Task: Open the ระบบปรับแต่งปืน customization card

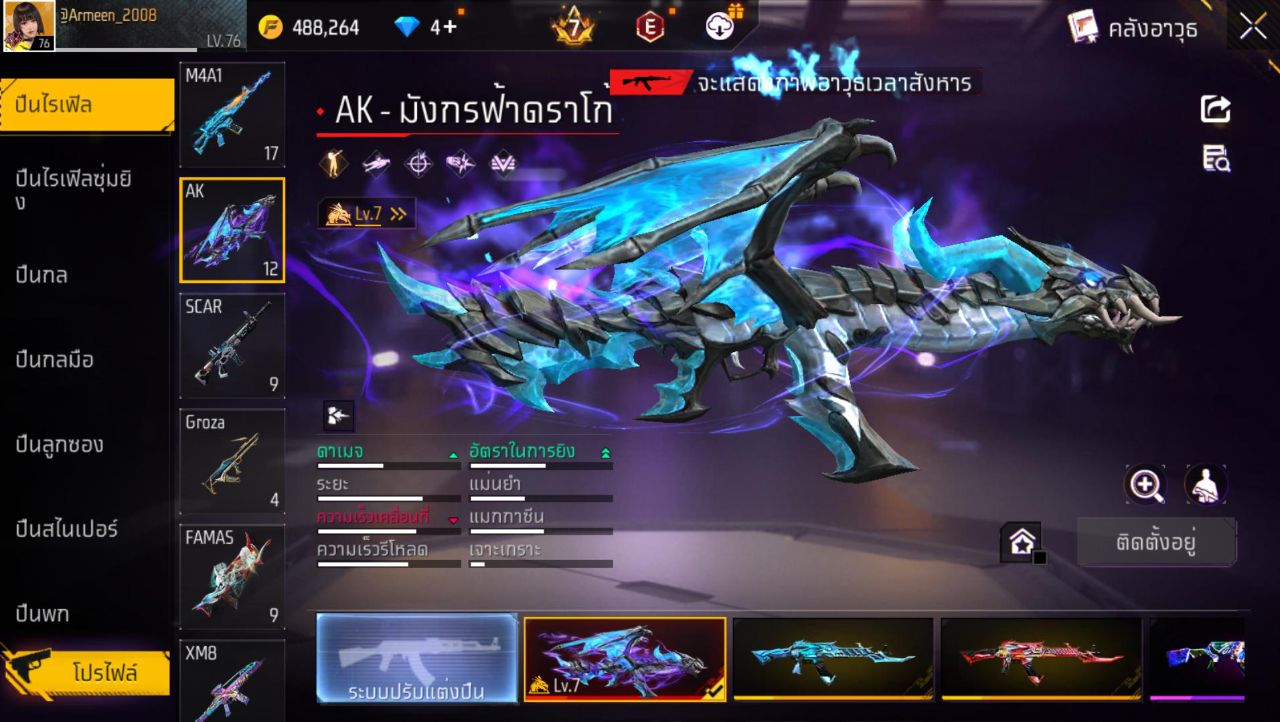Action: pos(417,658)
